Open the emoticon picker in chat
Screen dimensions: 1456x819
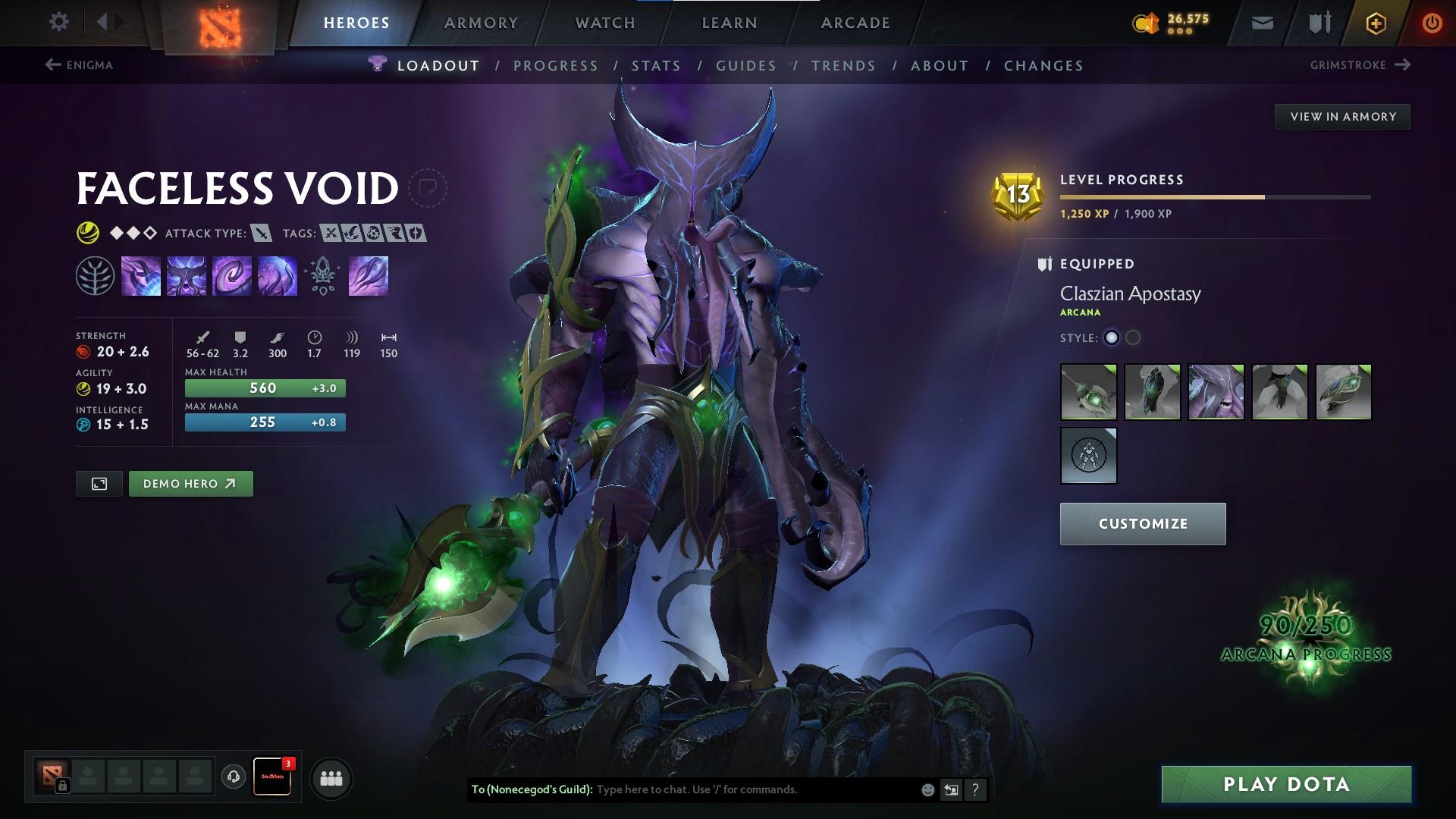926,789
